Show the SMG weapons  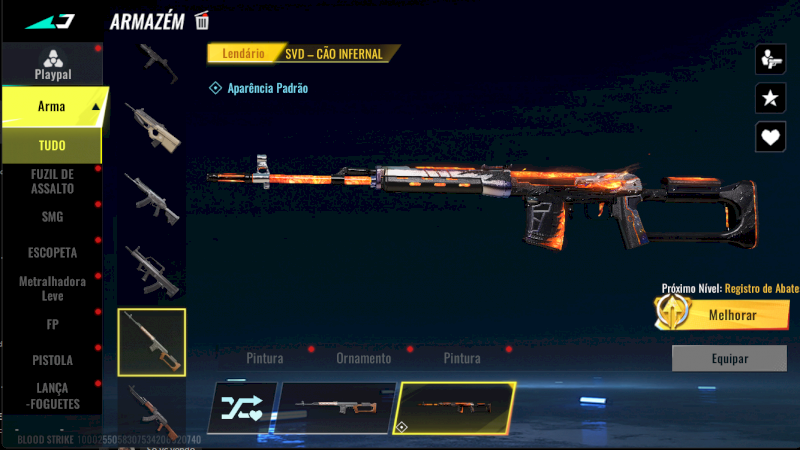pos(52,216)
